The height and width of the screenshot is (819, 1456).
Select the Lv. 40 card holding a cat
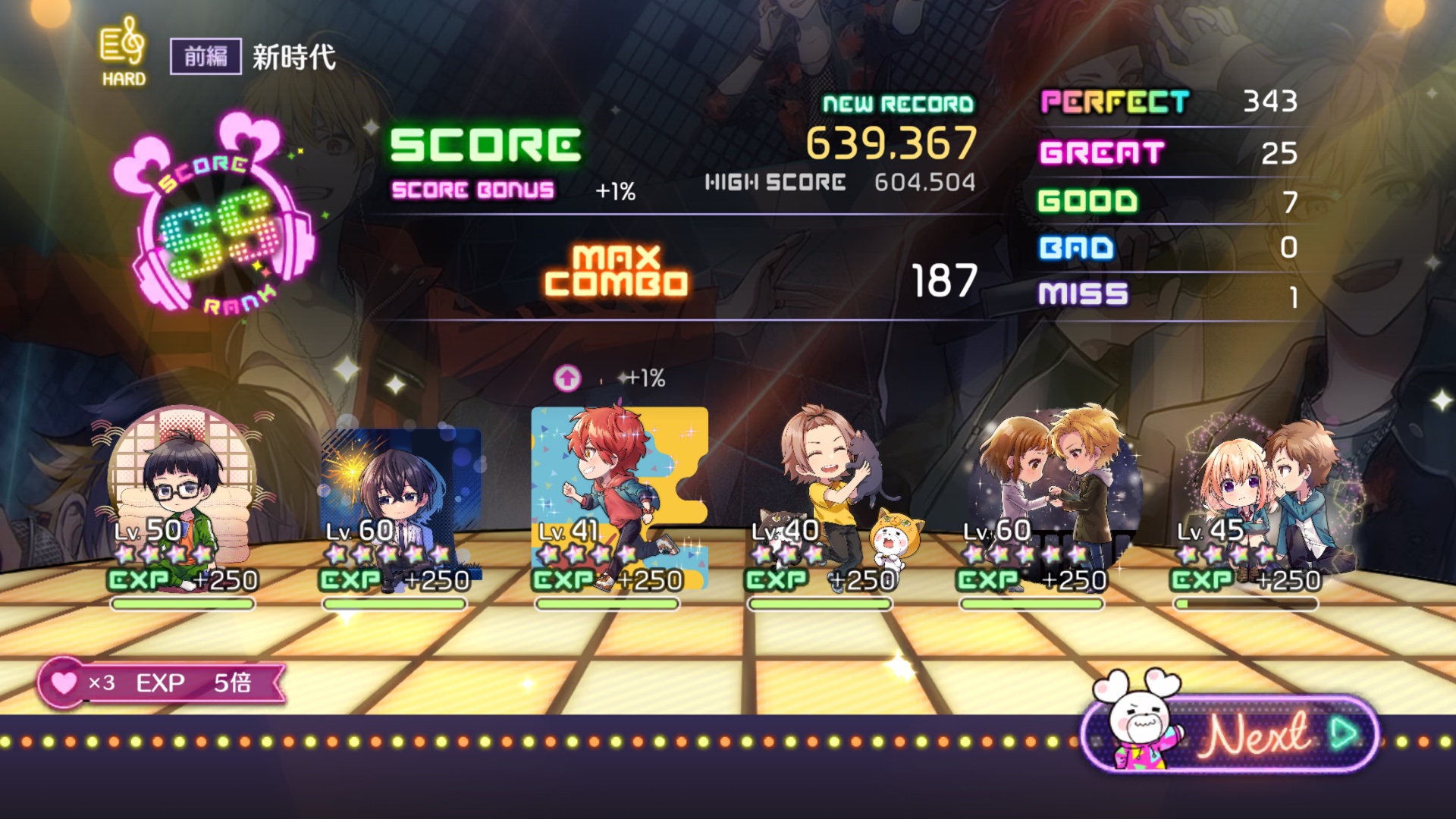(830, 493)
